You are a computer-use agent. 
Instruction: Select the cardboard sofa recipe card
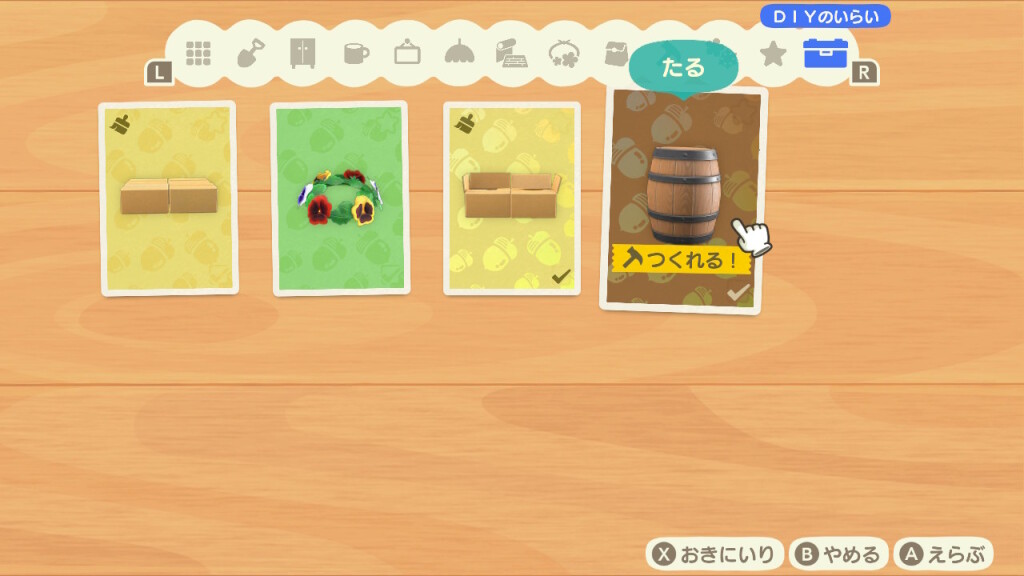511,198
